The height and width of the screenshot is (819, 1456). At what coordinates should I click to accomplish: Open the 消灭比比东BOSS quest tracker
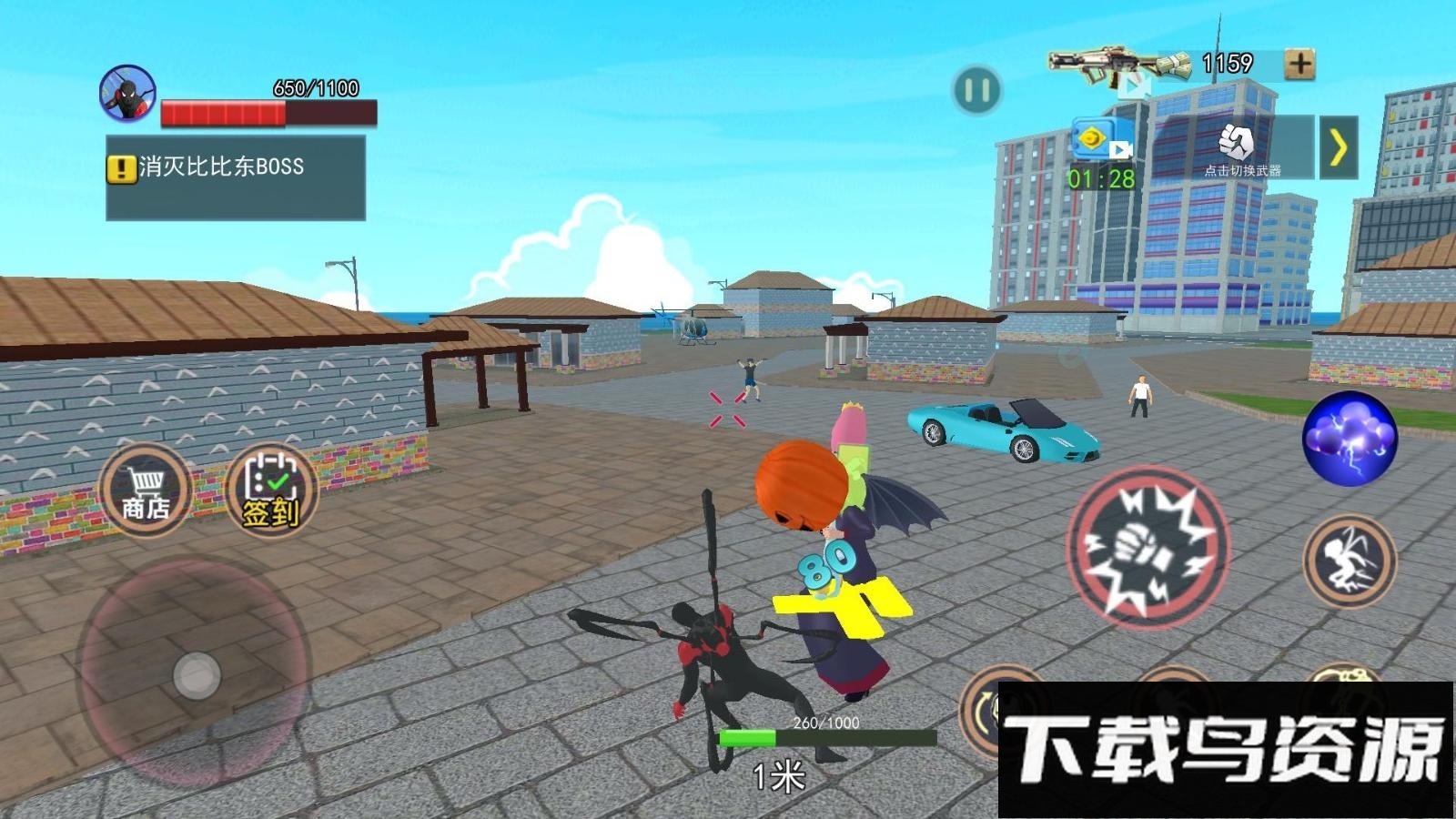click(x=236, y=177)
